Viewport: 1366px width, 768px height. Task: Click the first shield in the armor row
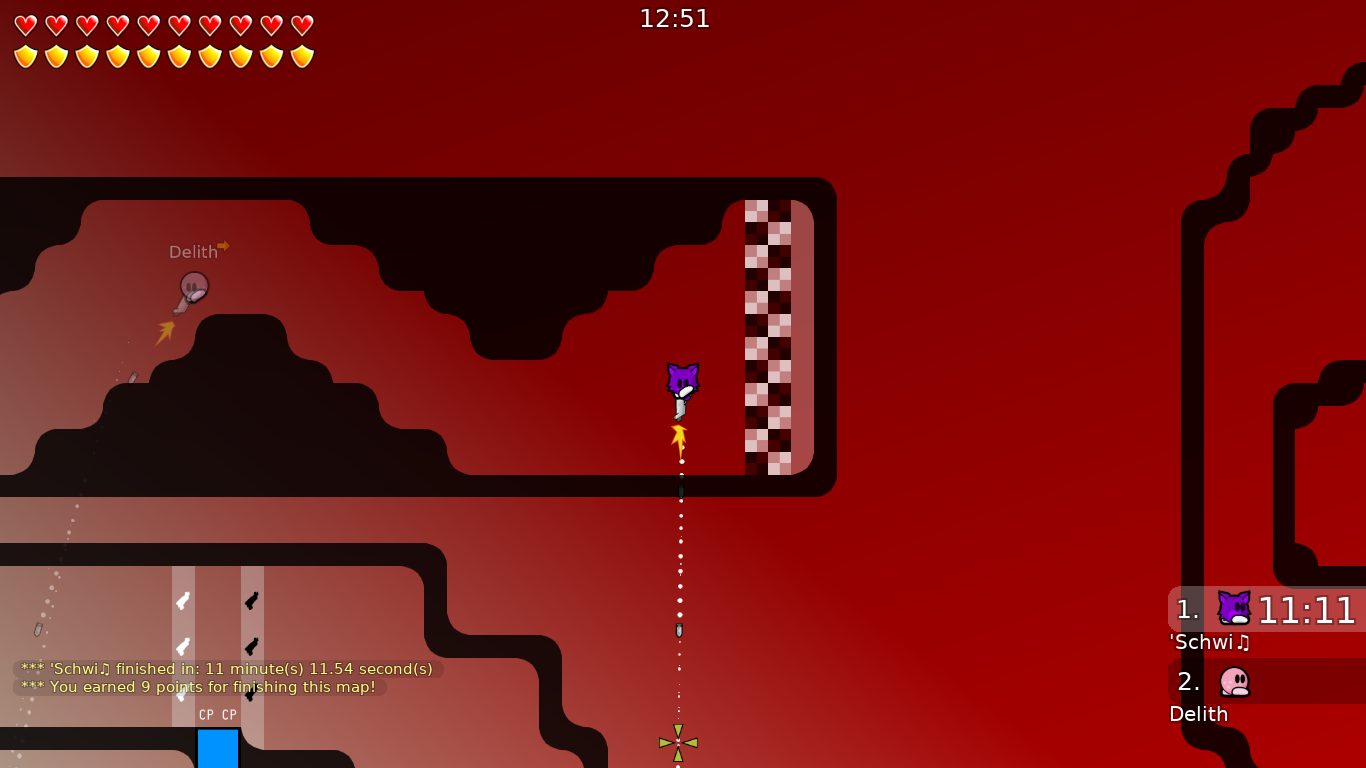25,56
